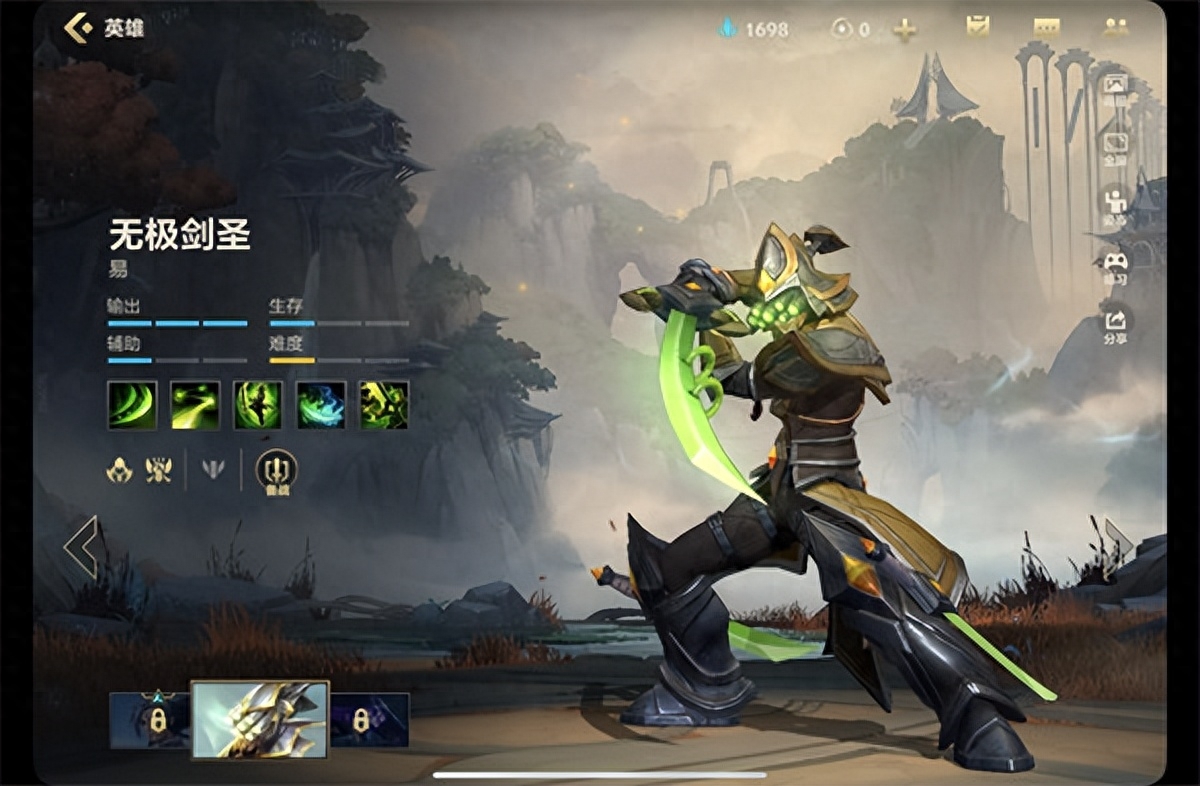Select the meditating figure ability icon

(x=258, y=405)
